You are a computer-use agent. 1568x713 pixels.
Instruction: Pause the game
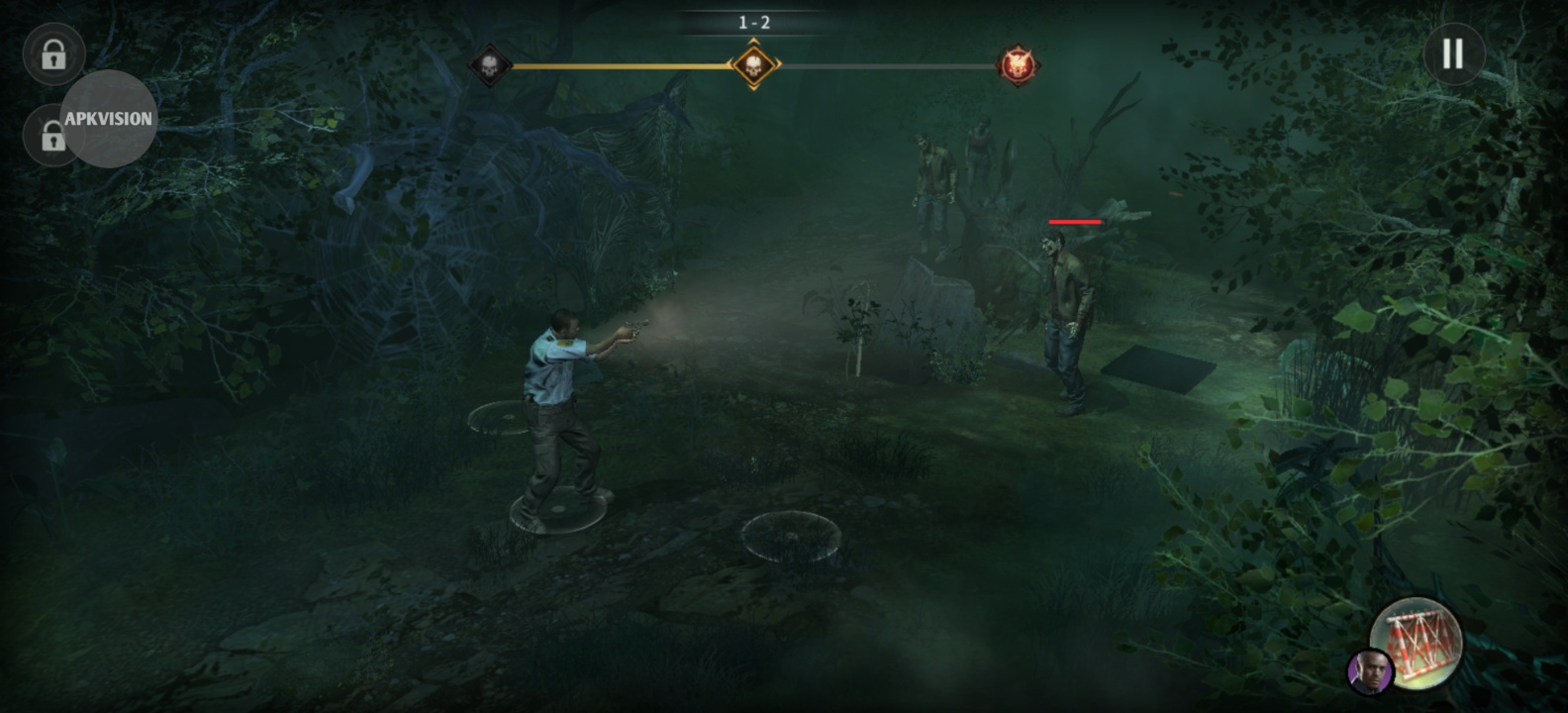pyautogui.click(x=1453, y=54)
